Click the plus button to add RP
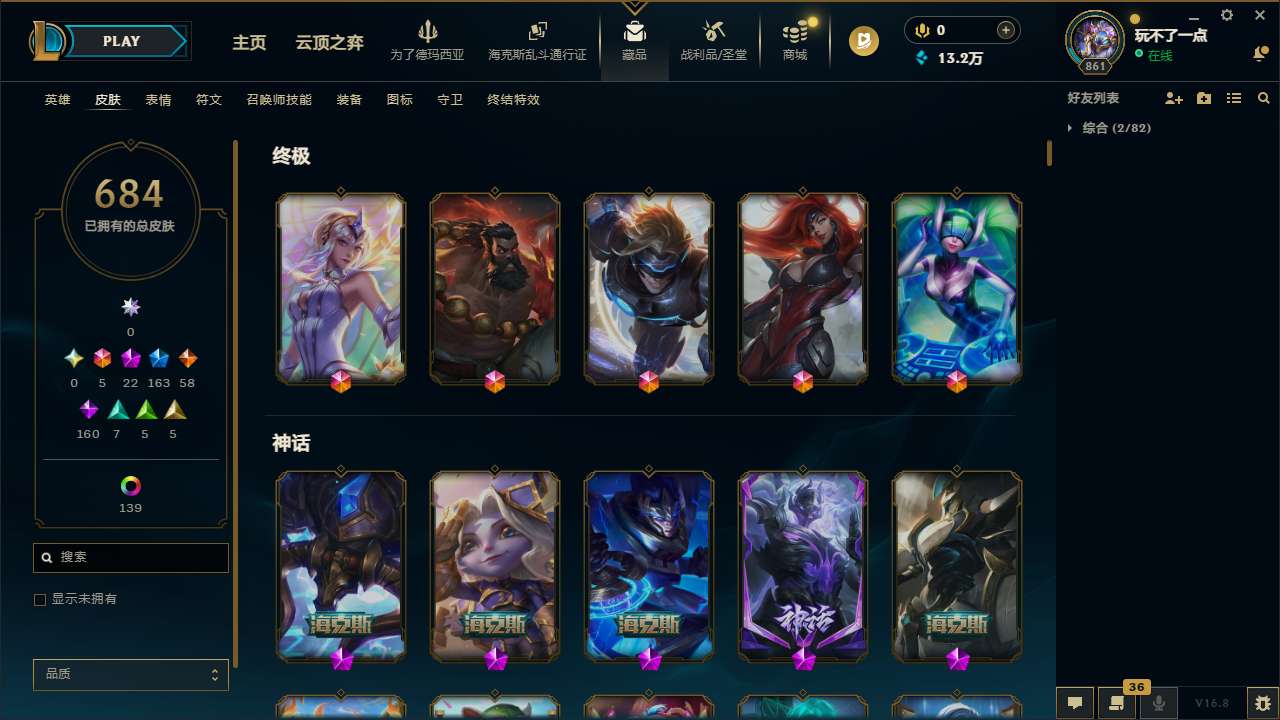Viewport: 1280px width, 720px height. (x=1003, y=30)
